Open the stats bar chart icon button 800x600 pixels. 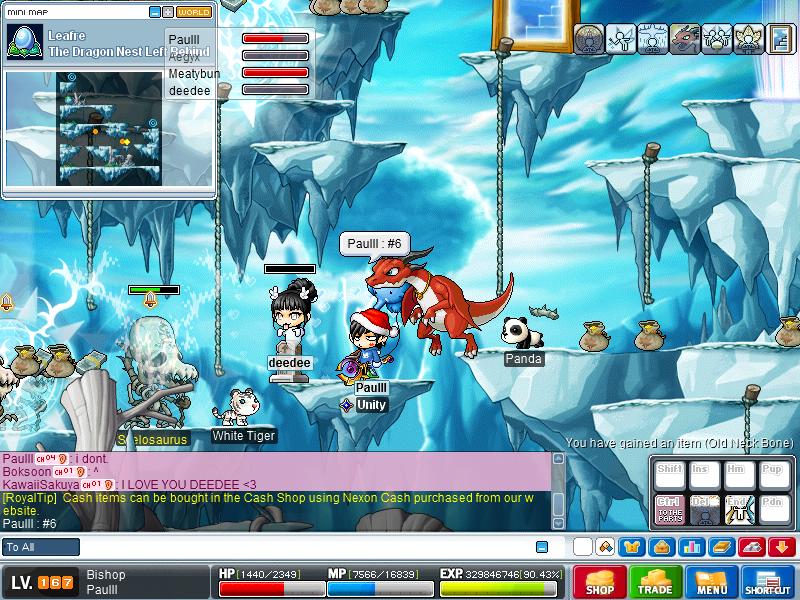691,547
